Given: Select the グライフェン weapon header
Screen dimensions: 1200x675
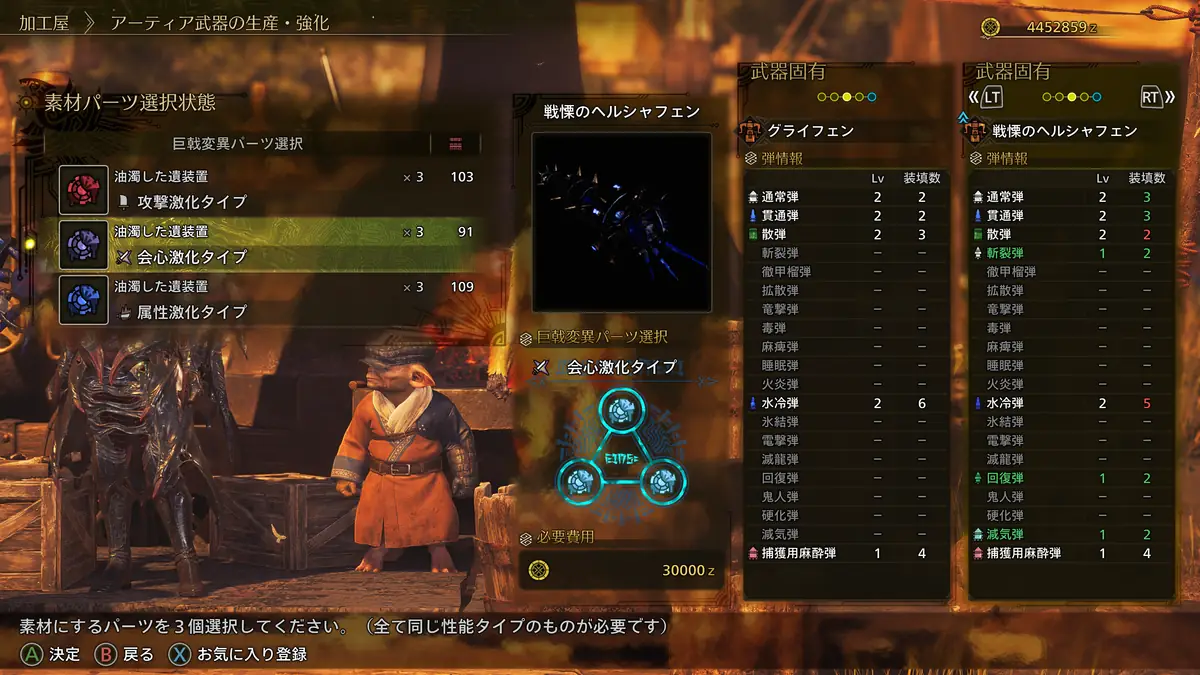Looking at the screenshot, I should click(810, 131).
